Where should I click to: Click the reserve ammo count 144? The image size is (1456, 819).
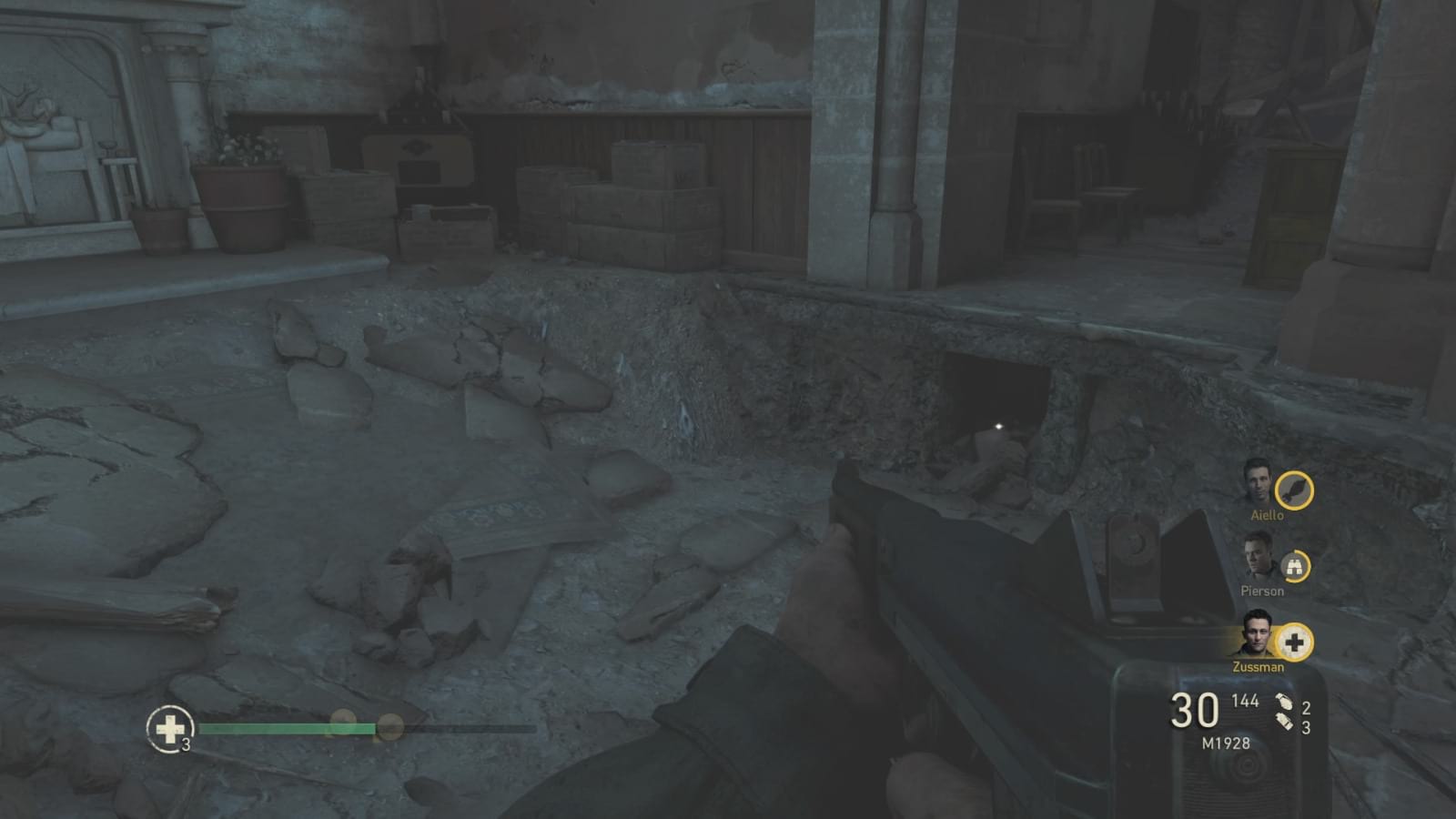1246,702
